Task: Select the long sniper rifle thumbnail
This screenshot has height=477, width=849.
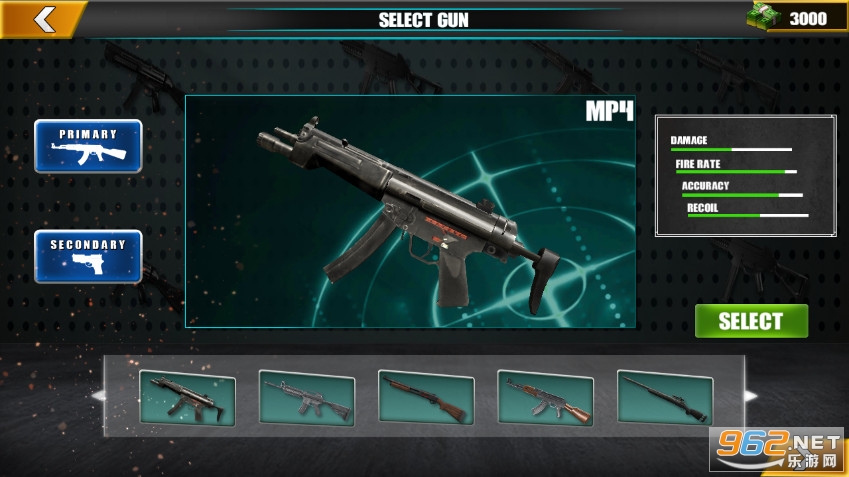Action: point(665,398)
